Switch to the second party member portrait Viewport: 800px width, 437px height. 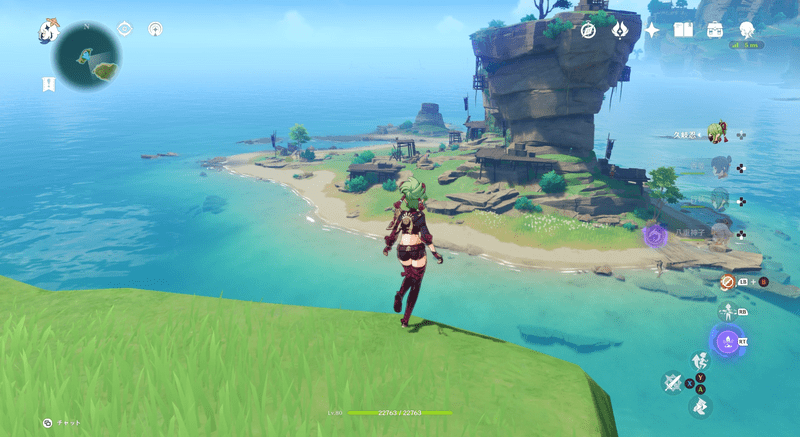click(720, 165)
